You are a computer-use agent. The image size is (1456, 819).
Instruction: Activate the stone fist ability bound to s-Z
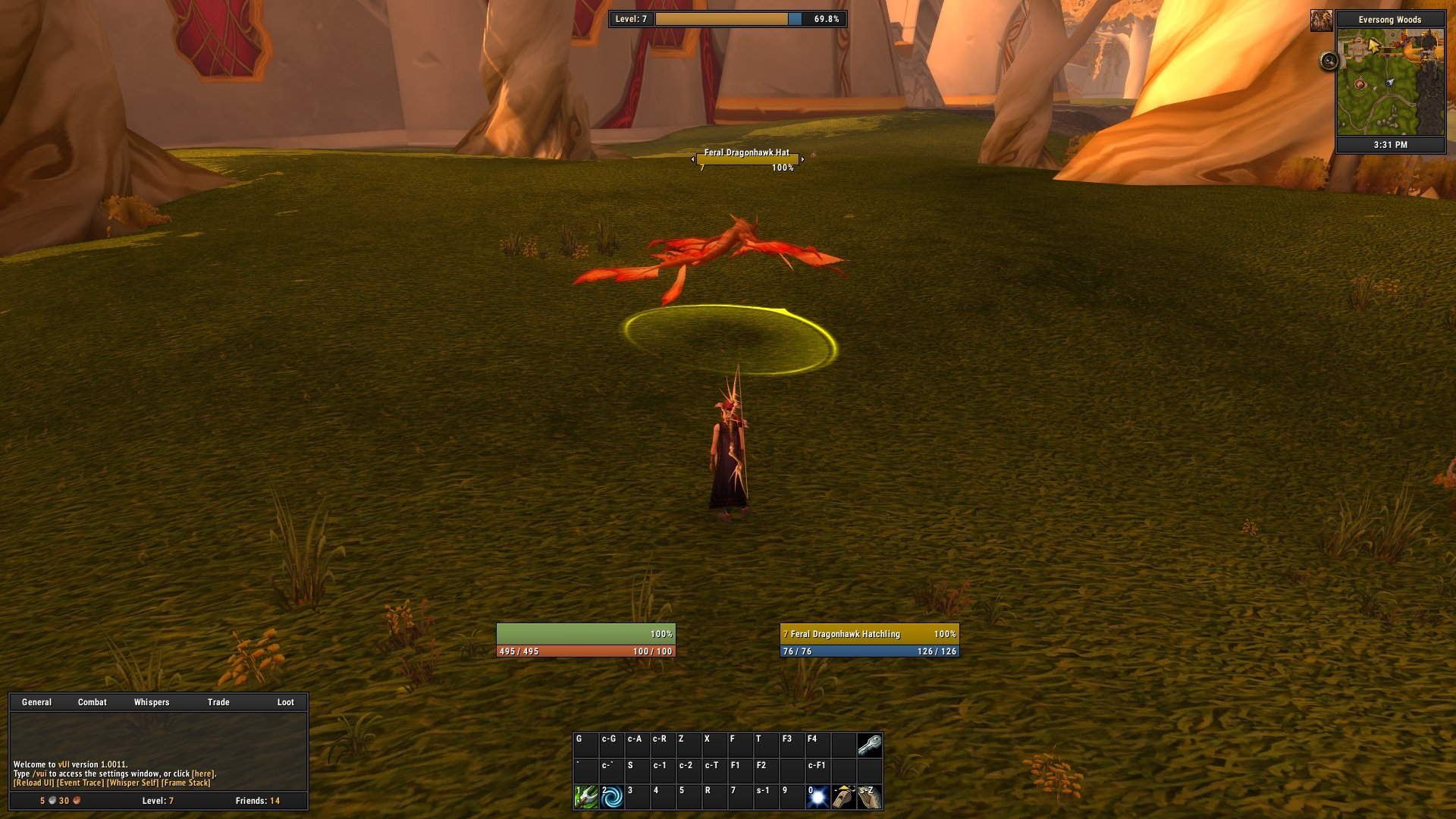coord(870,797)
